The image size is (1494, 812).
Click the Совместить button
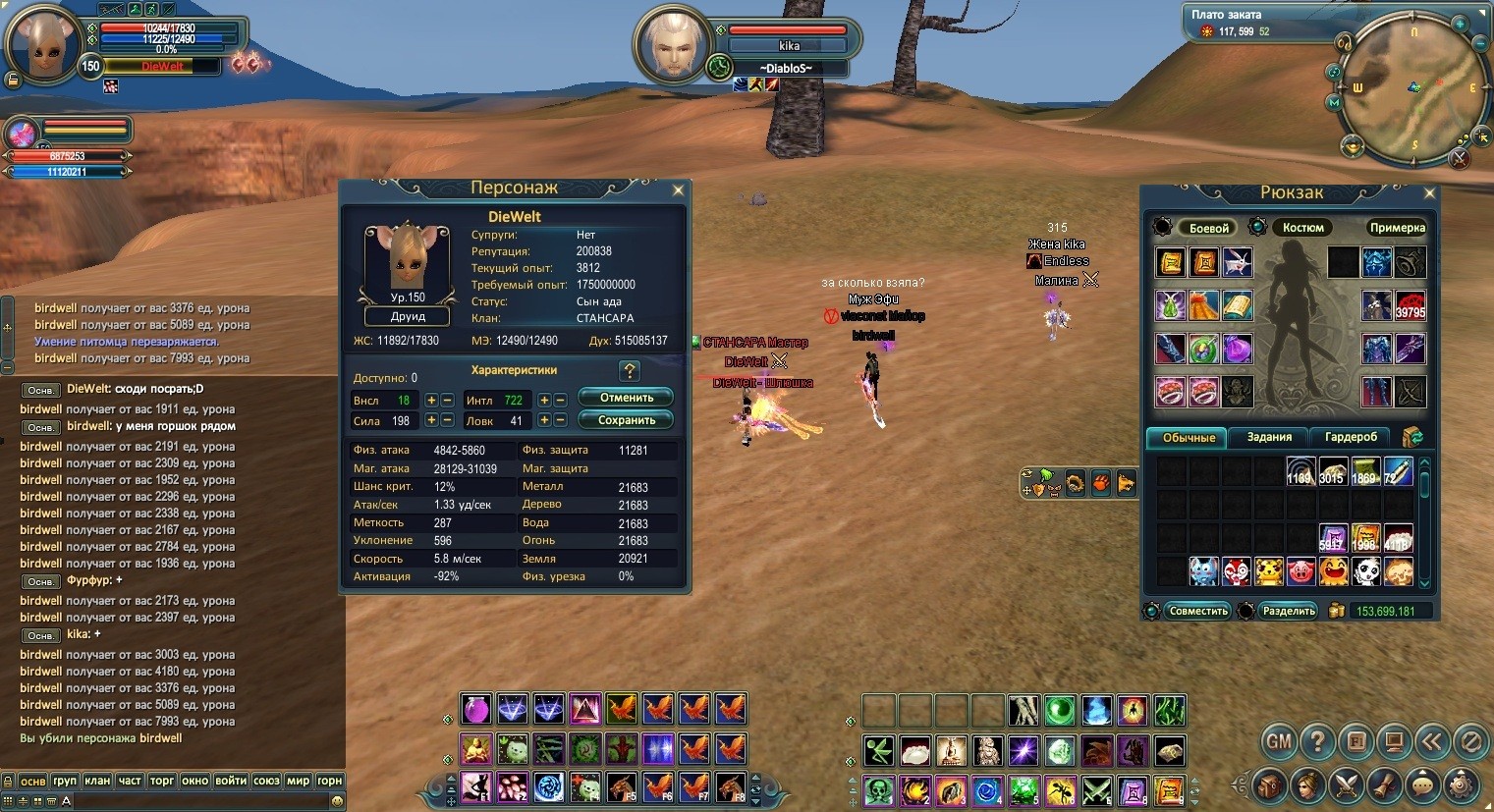coord(1198,611)
